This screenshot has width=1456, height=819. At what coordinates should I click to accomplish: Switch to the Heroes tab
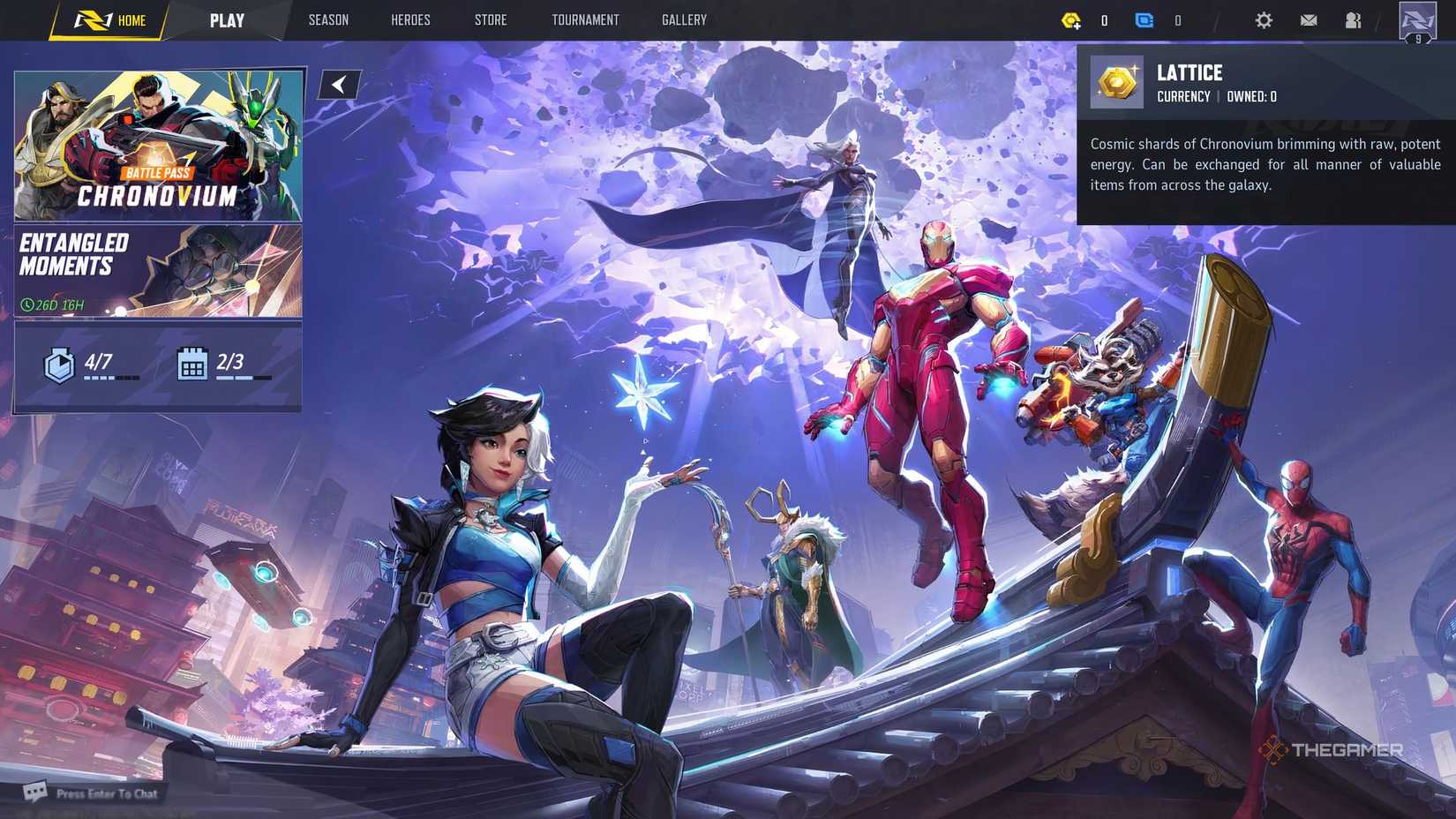(x=409, y=19)
